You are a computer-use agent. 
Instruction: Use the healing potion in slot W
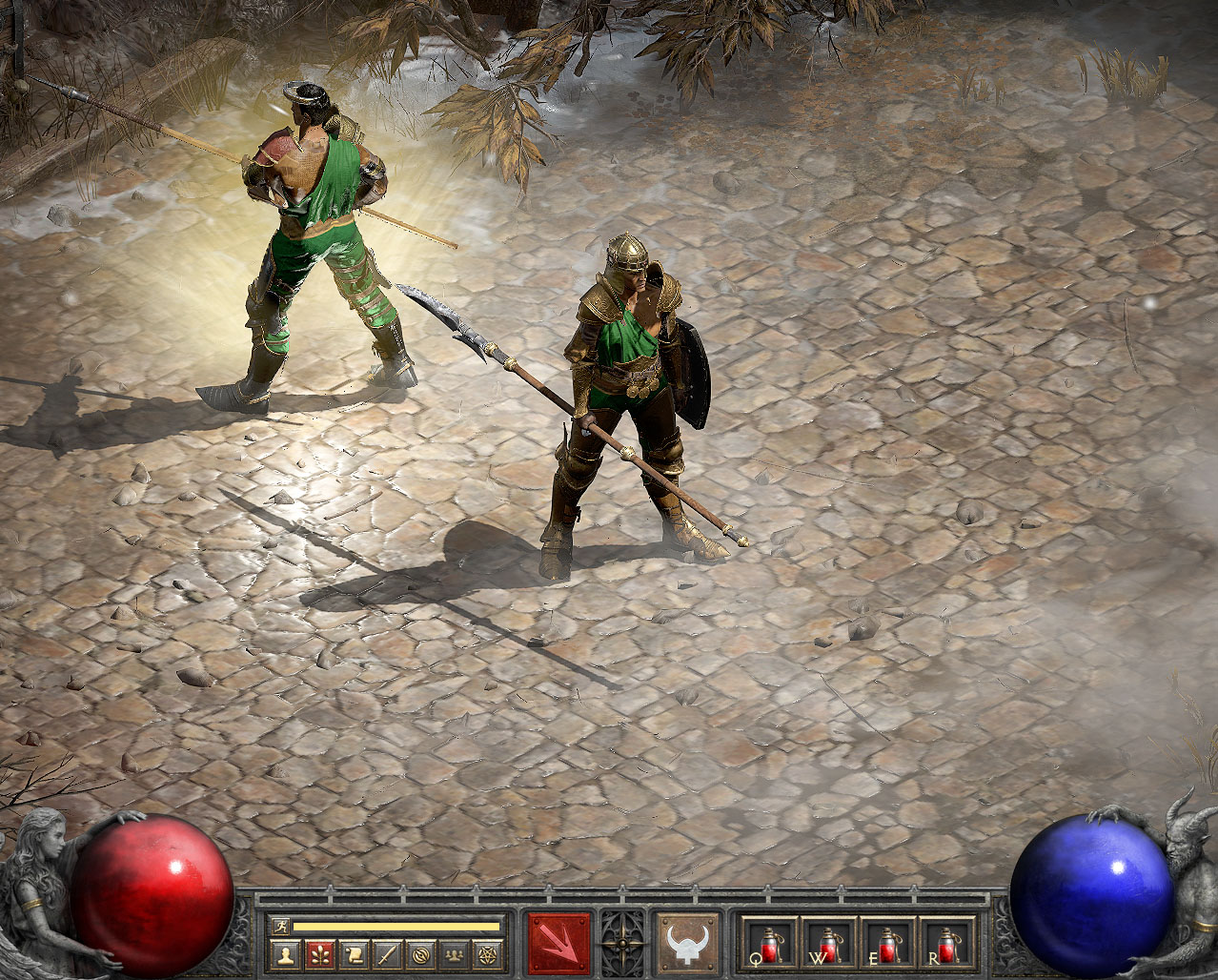(x=829, y=944)
